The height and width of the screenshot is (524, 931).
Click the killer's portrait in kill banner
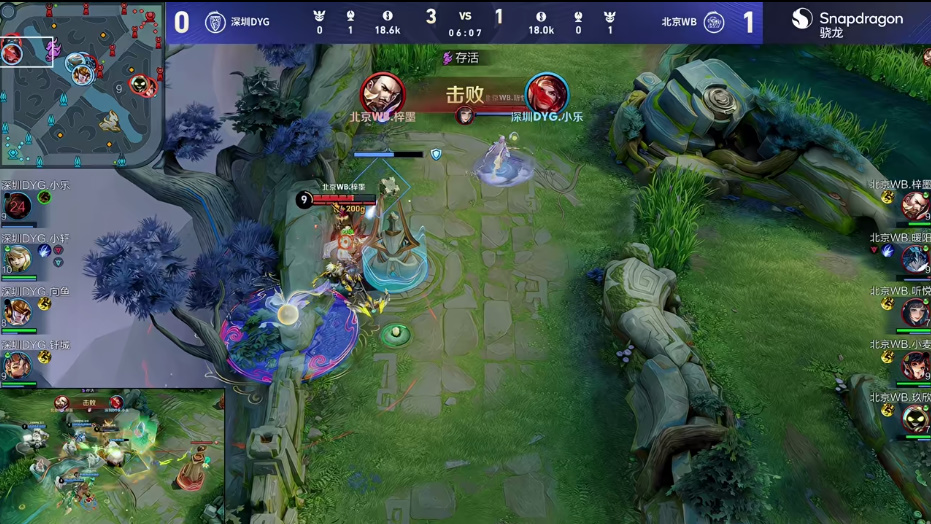[x=382, y=94]
